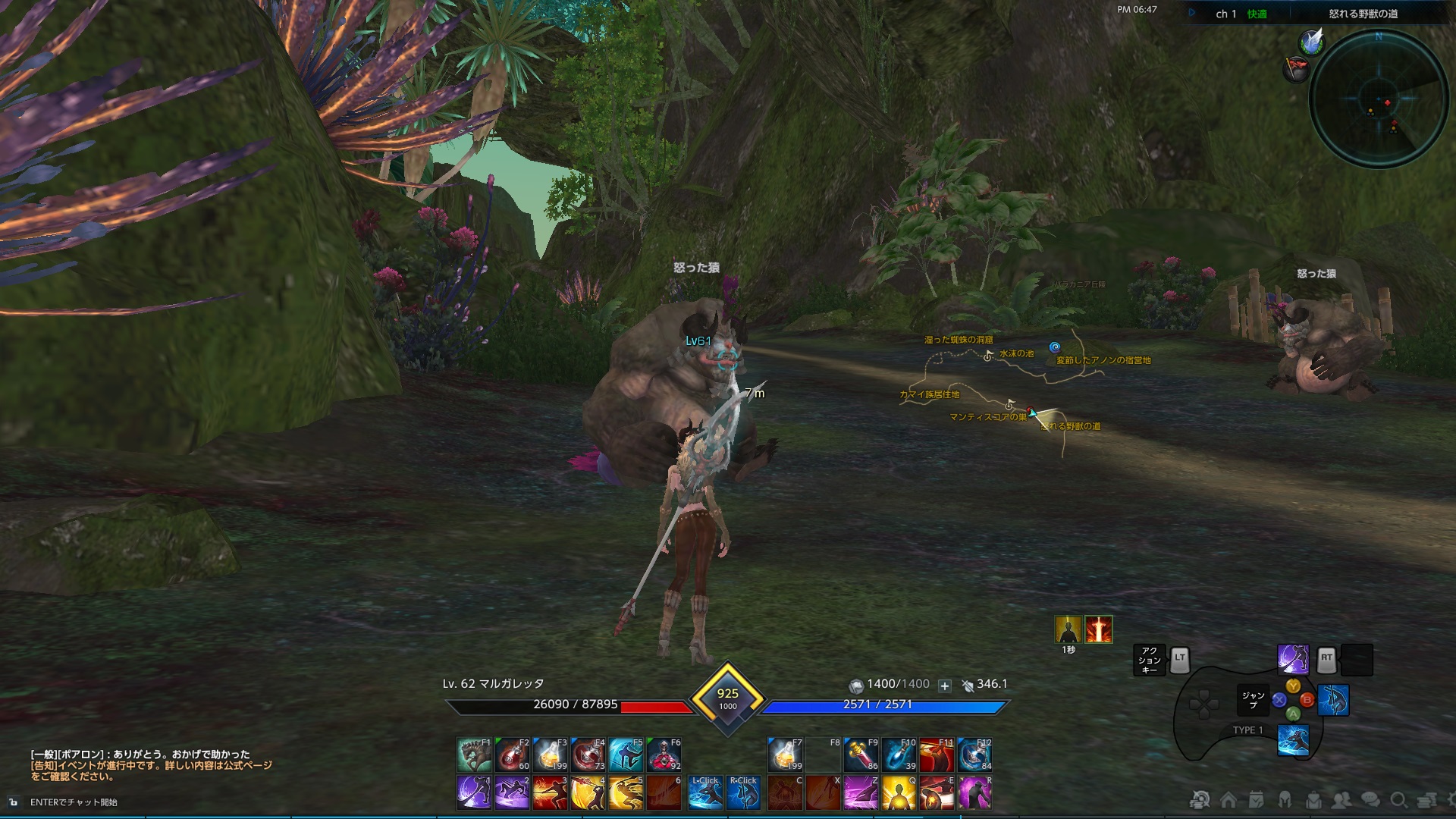1456x819 pixels.
Task: Use the mount summon skill on F1
Action: [x=474, y=755]
